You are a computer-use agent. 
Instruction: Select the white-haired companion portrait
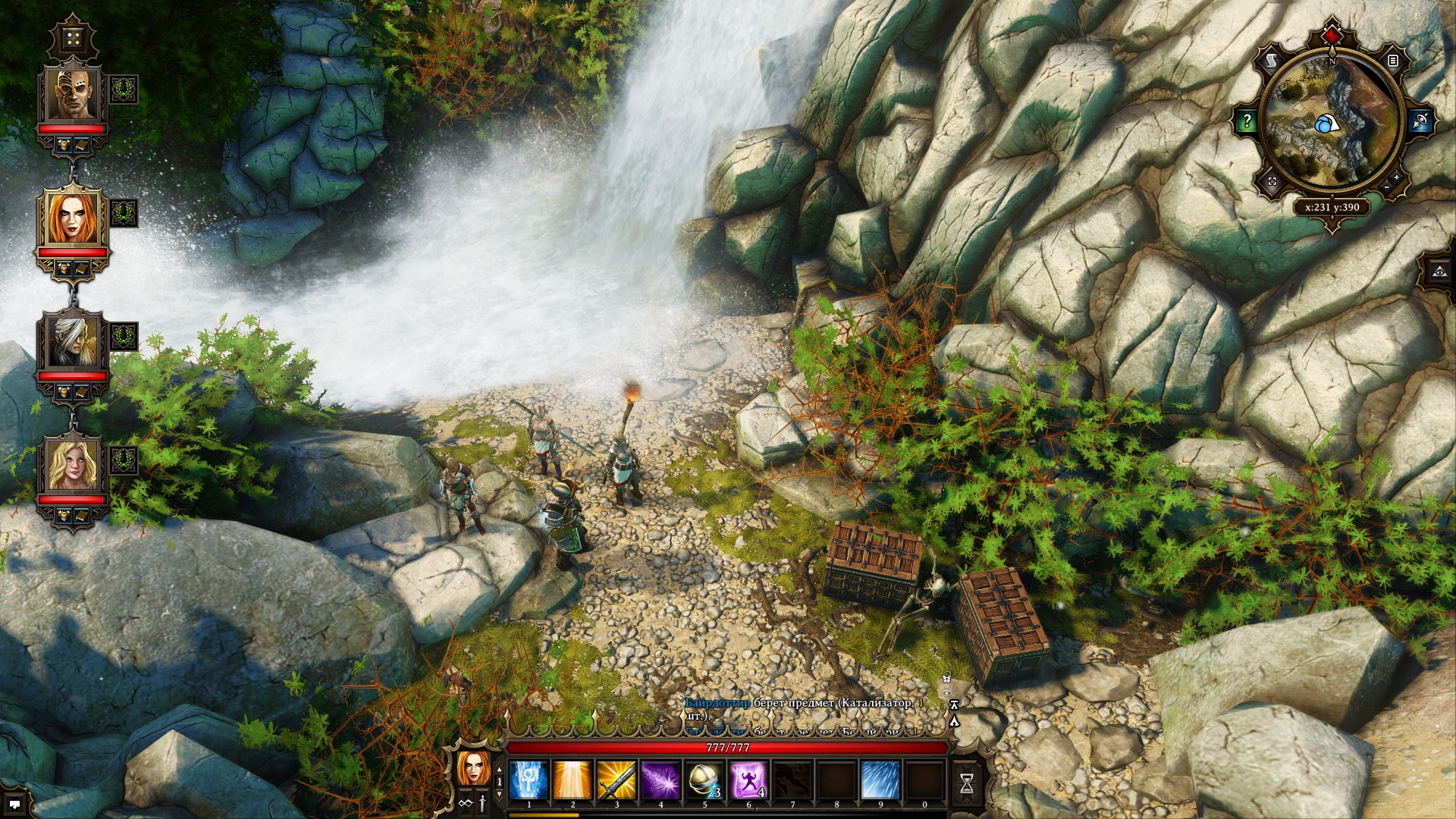click(73, 341)
